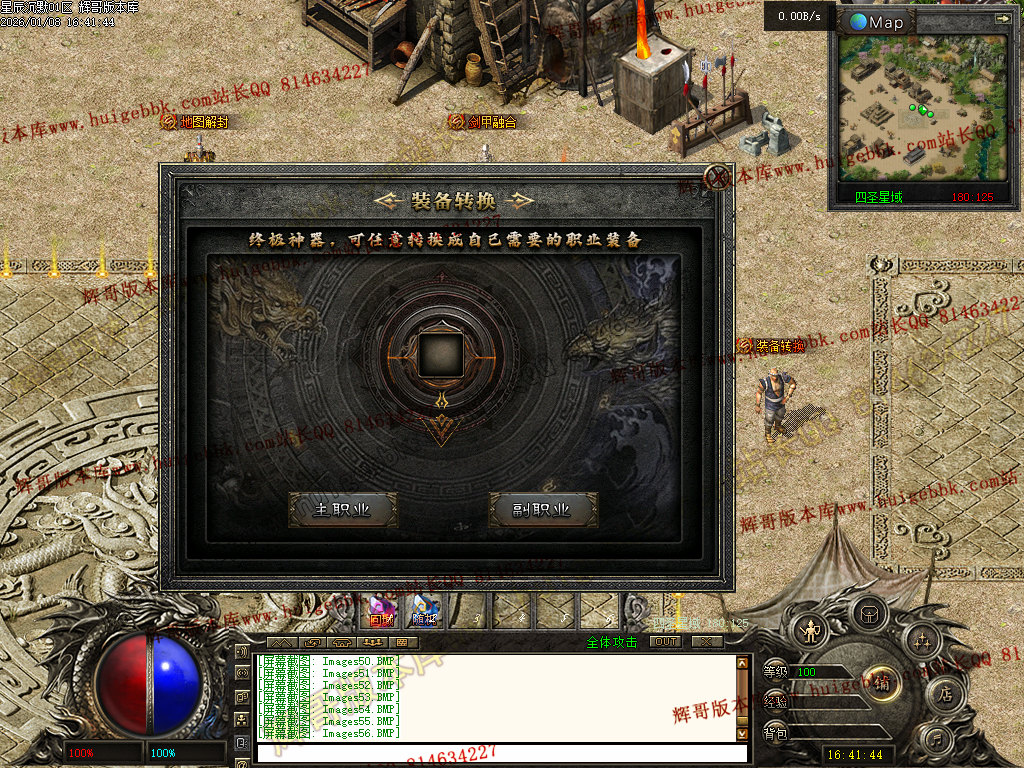1024x768 pixels.
Task: Click the minimap's yellow arrow button
Action: point(1002,18)
